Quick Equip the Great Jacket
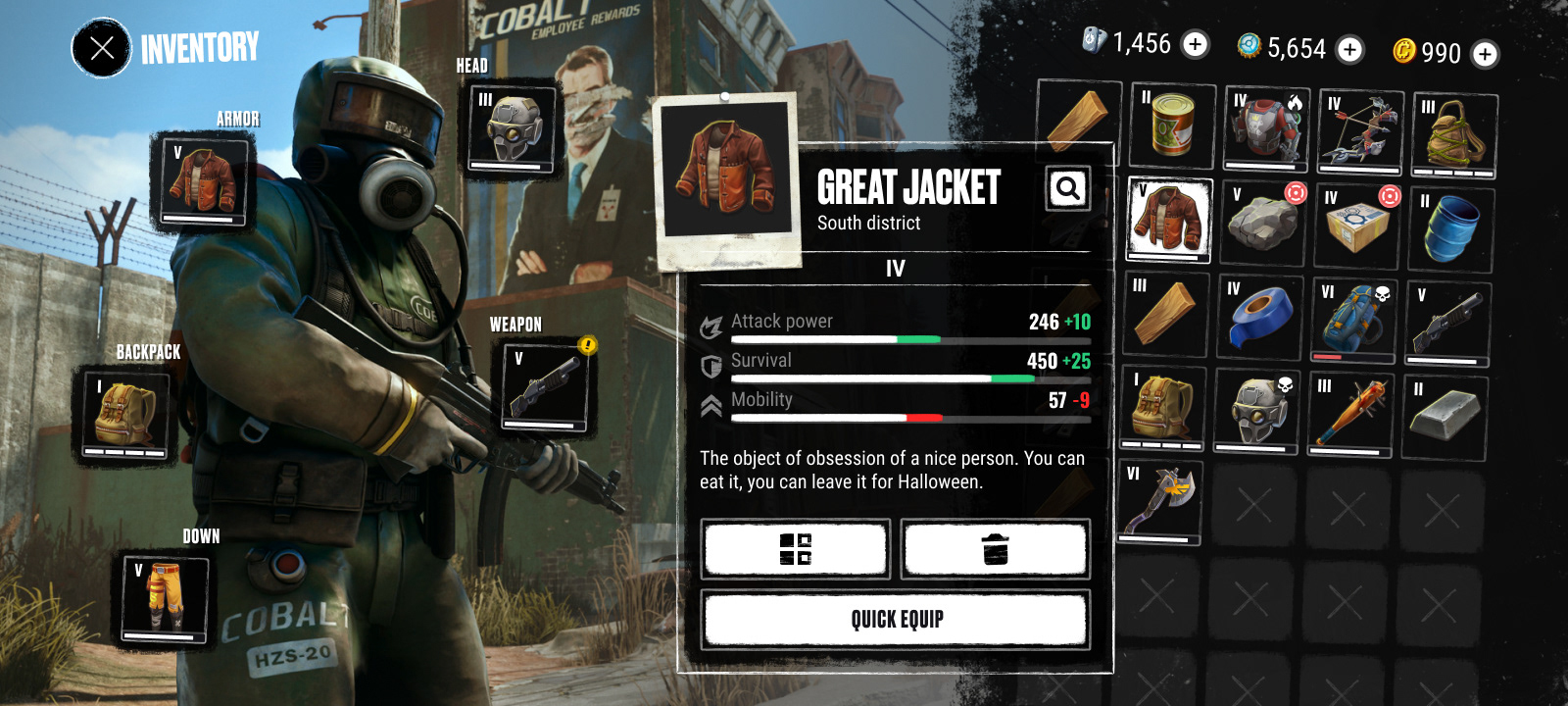 point(896,619)
